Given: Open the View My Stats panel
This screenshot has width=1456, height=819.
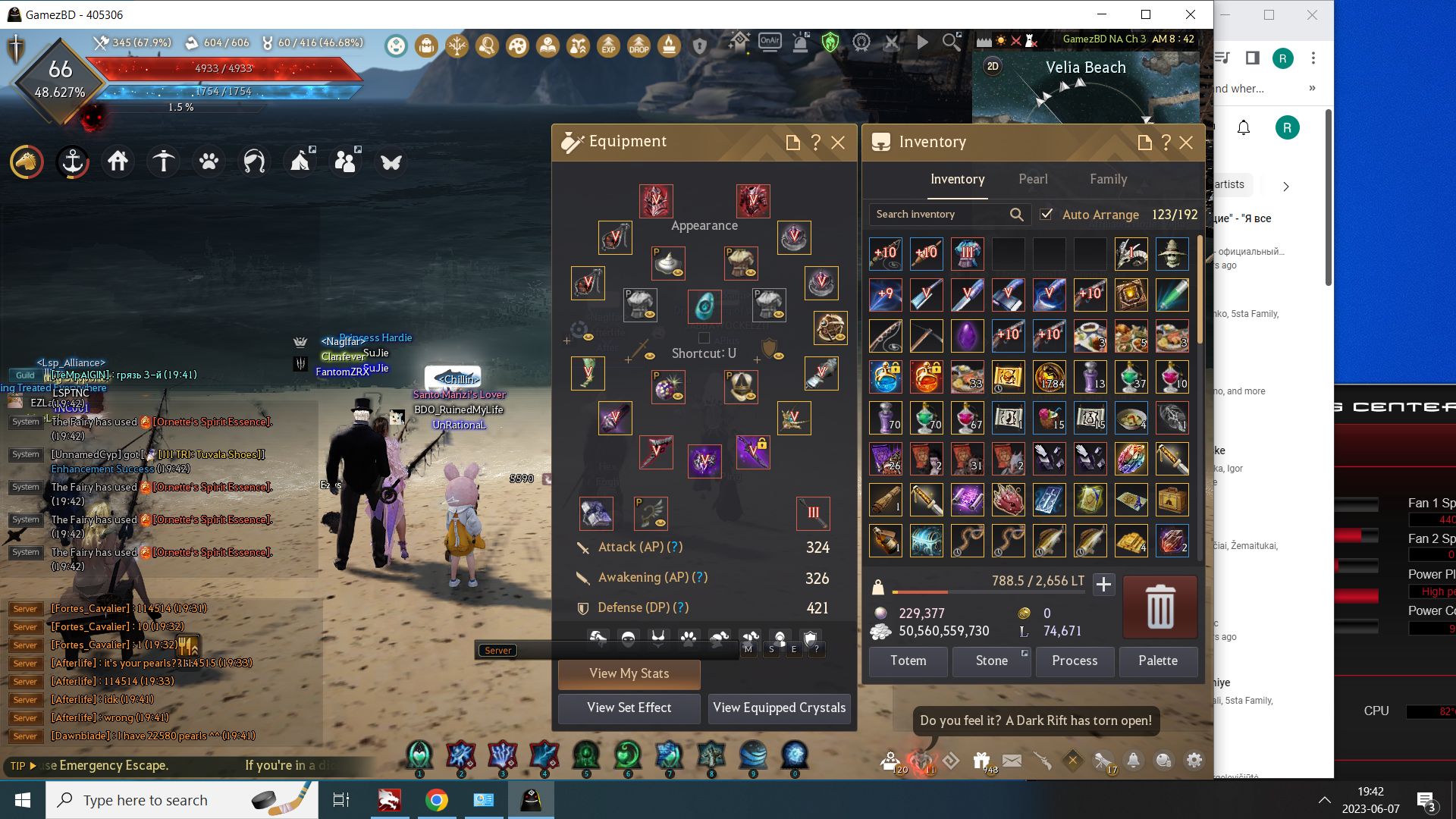Looking at the screenshot, I should pos(629,673).
